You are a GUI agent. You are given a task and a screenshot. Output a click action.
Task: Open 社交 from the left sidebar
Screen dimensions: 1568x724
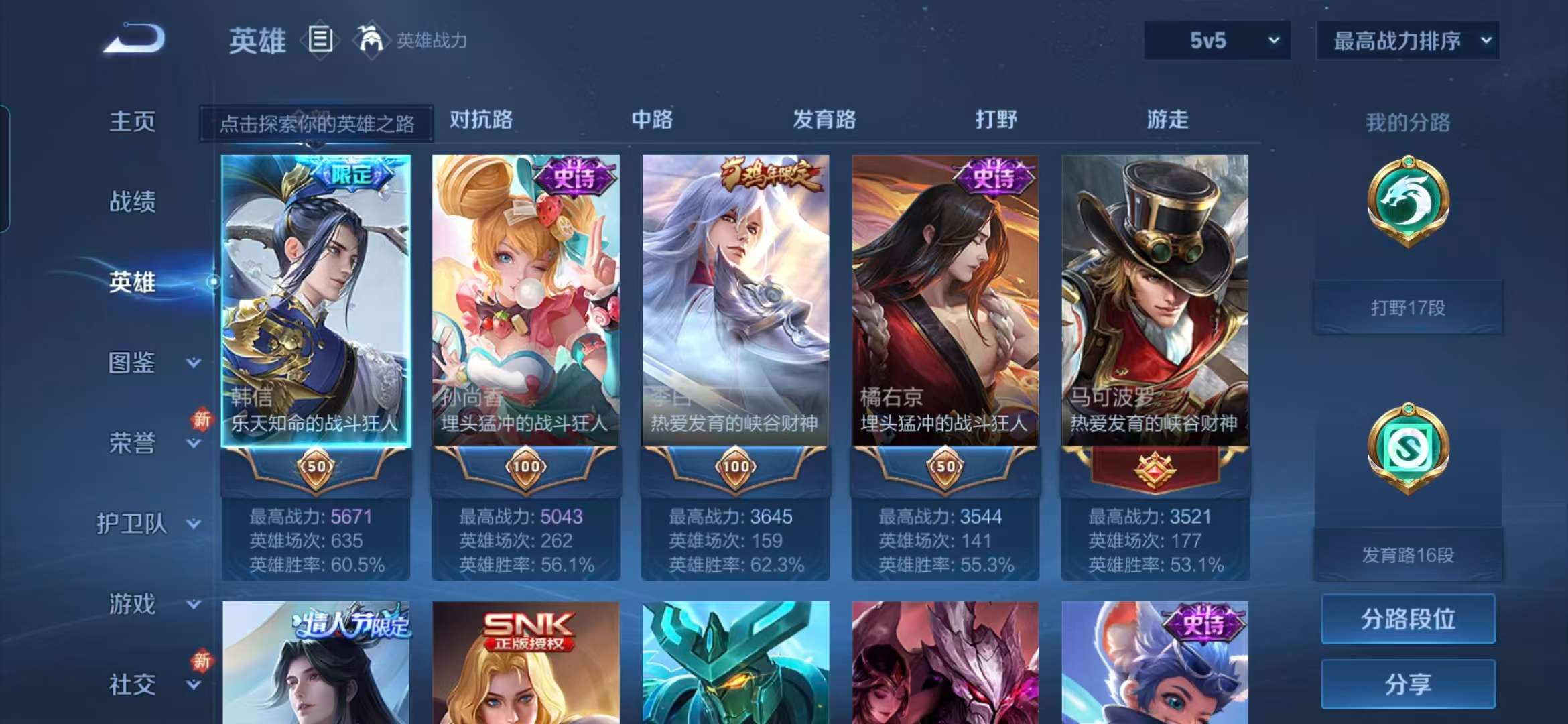131,682
